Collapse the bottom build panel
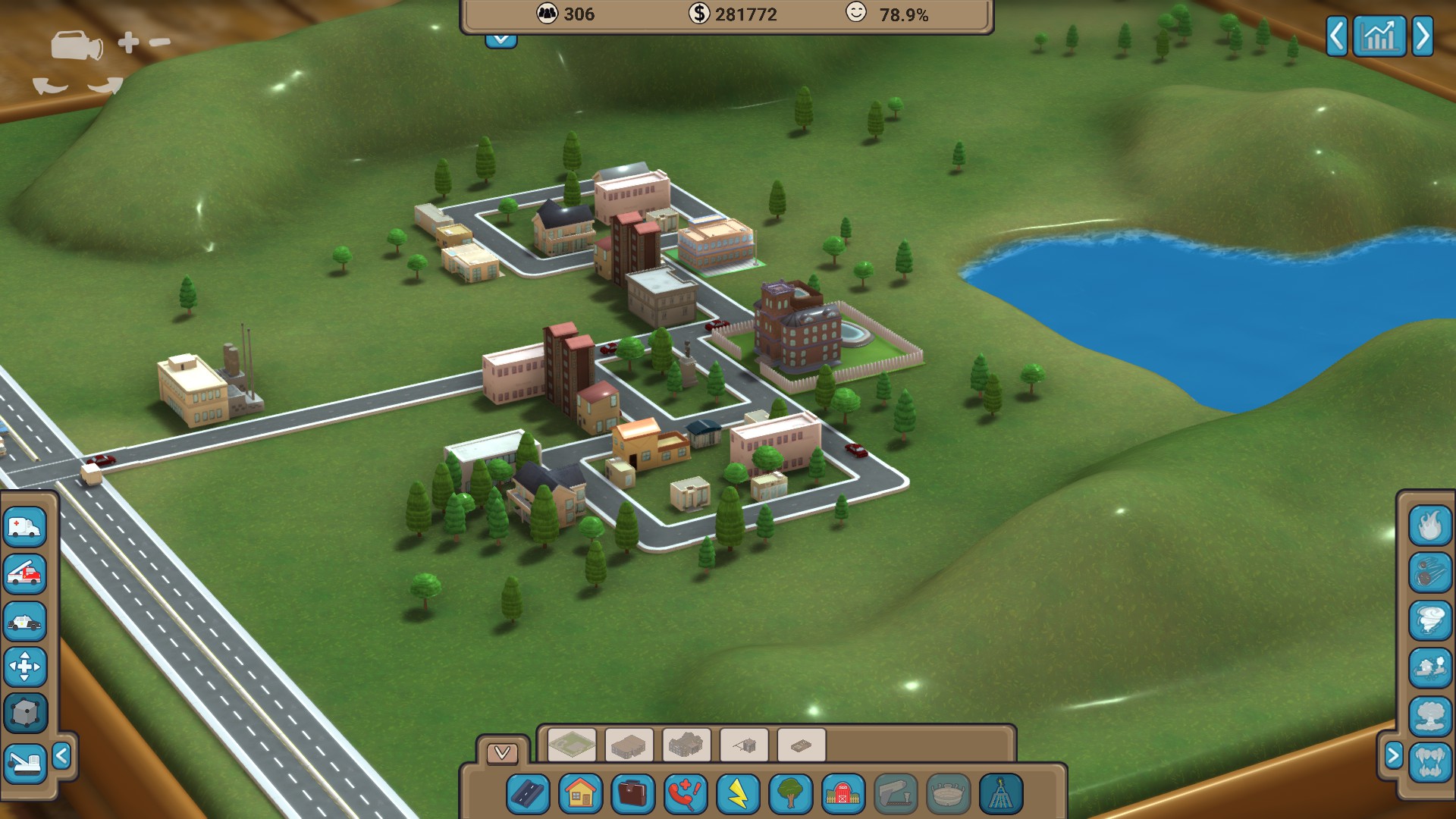This screenshot has height=819, width=1456. pyautogui.click(x=502, y=752)
